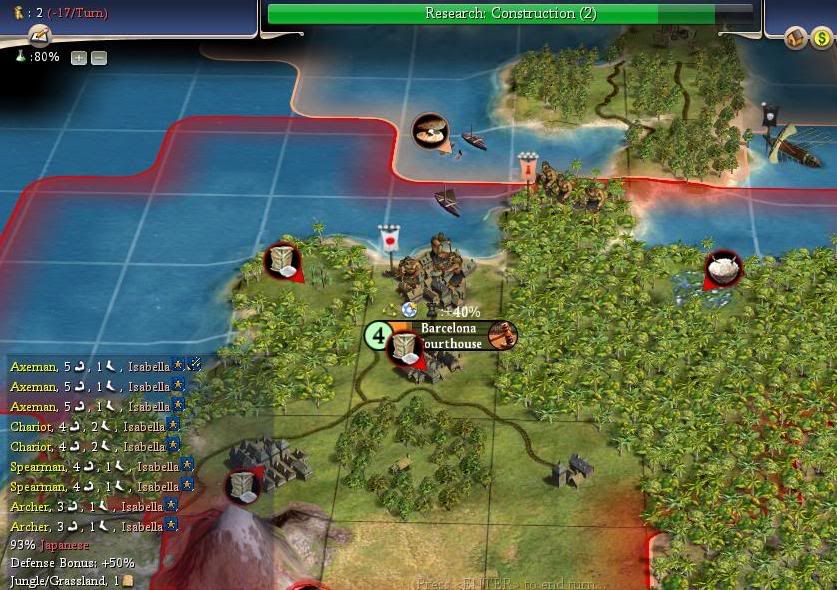The image size is (837, 590).
Task: Open the domestic advisor house icon
Action: (x=796, y=39)
